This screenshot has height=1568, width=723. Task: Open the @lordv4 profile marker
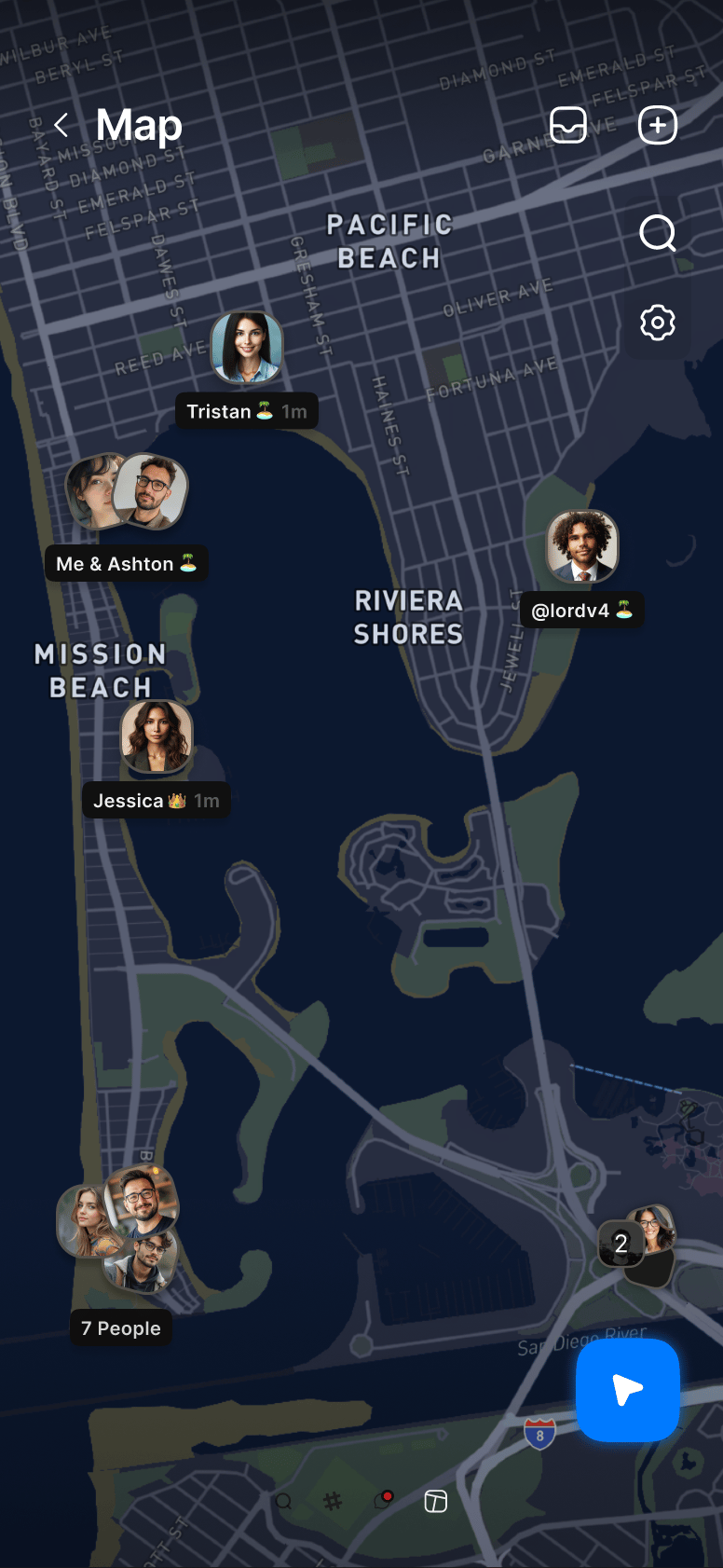pyautogui.click(x=582, y=546)
